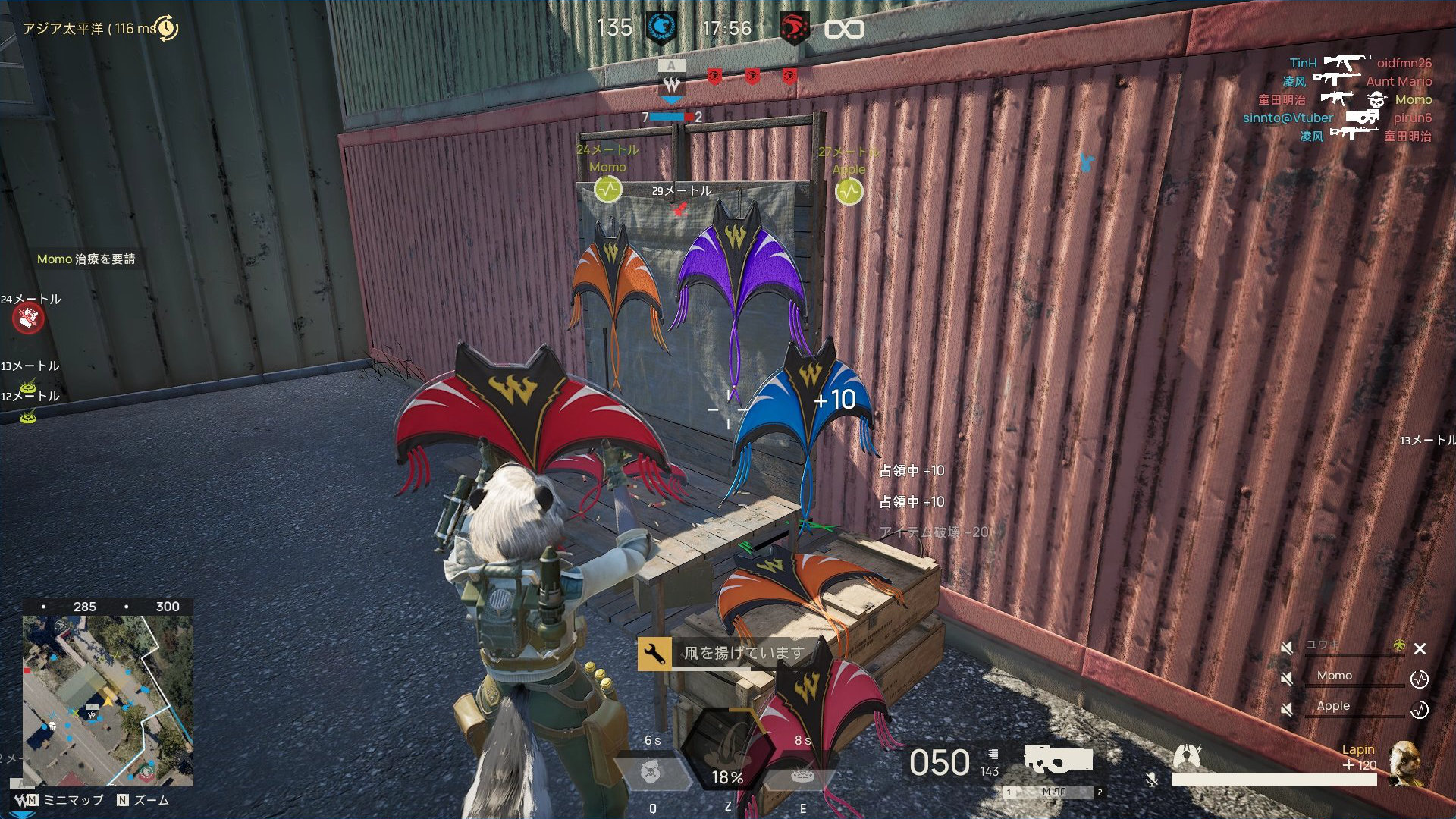
Task: Activate the trap ability on E
Action: pyautogui.click(x=802, y=775)
